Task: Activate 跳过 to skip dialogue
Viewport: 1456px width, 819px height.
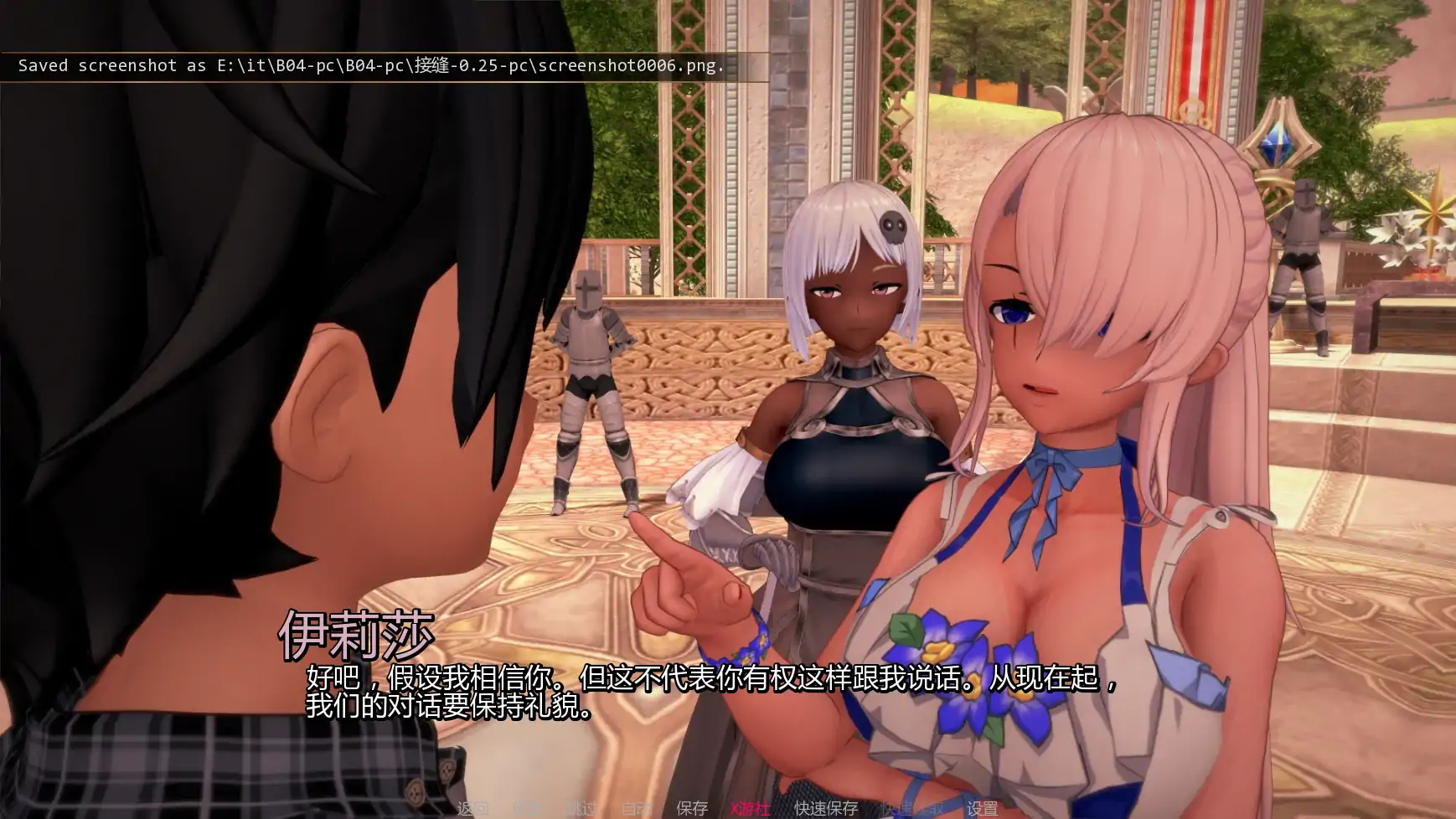Action: click(581, 808)
